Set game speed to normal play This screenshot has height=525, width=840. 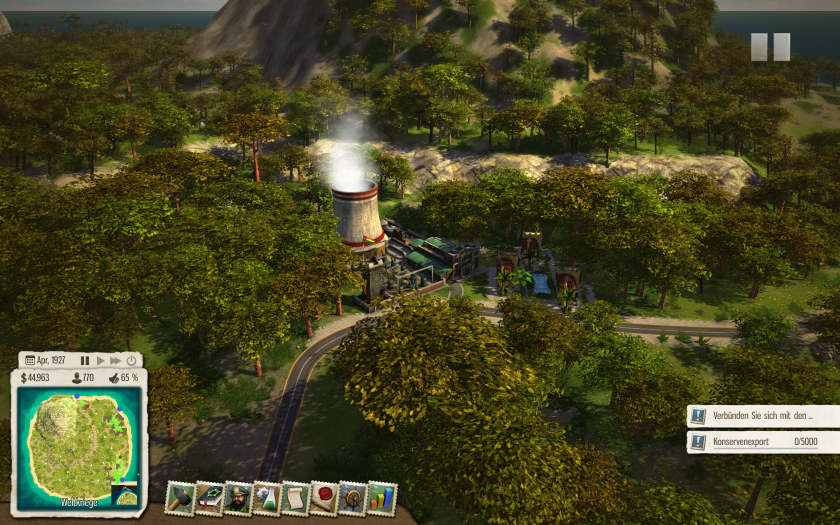100,360
